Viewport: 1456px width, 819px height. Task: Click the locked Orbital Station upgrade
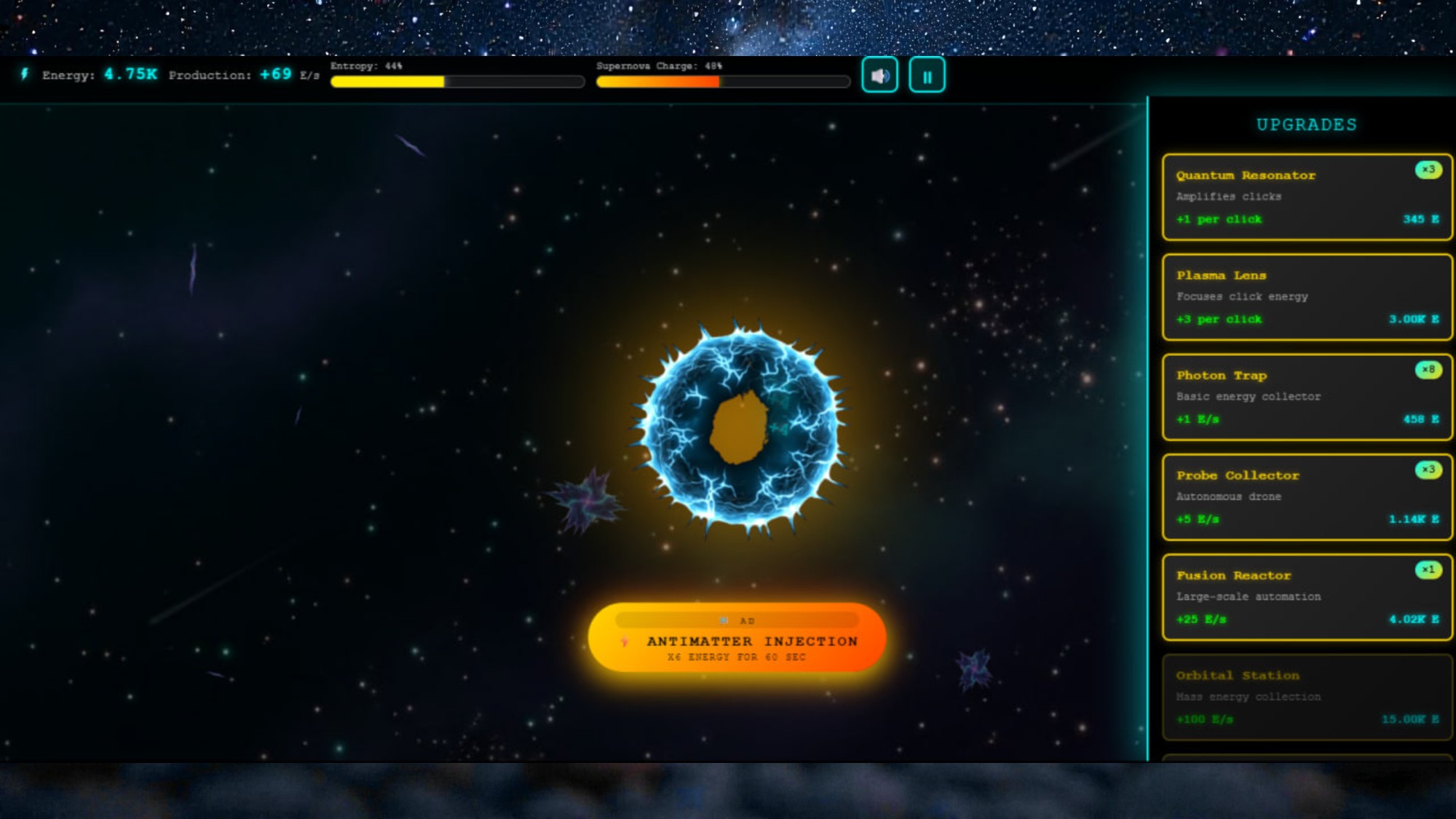point(1305,697)
